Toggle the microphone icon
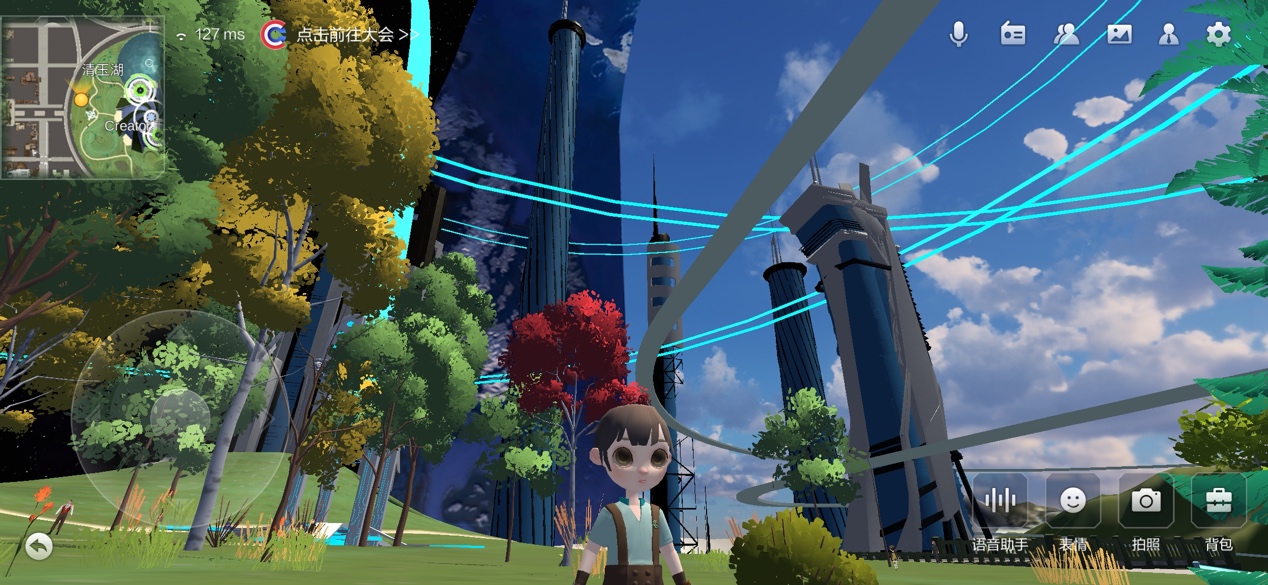Image resolution: width=1268 pixels, height=585 pixels. [x=958, y=34]
